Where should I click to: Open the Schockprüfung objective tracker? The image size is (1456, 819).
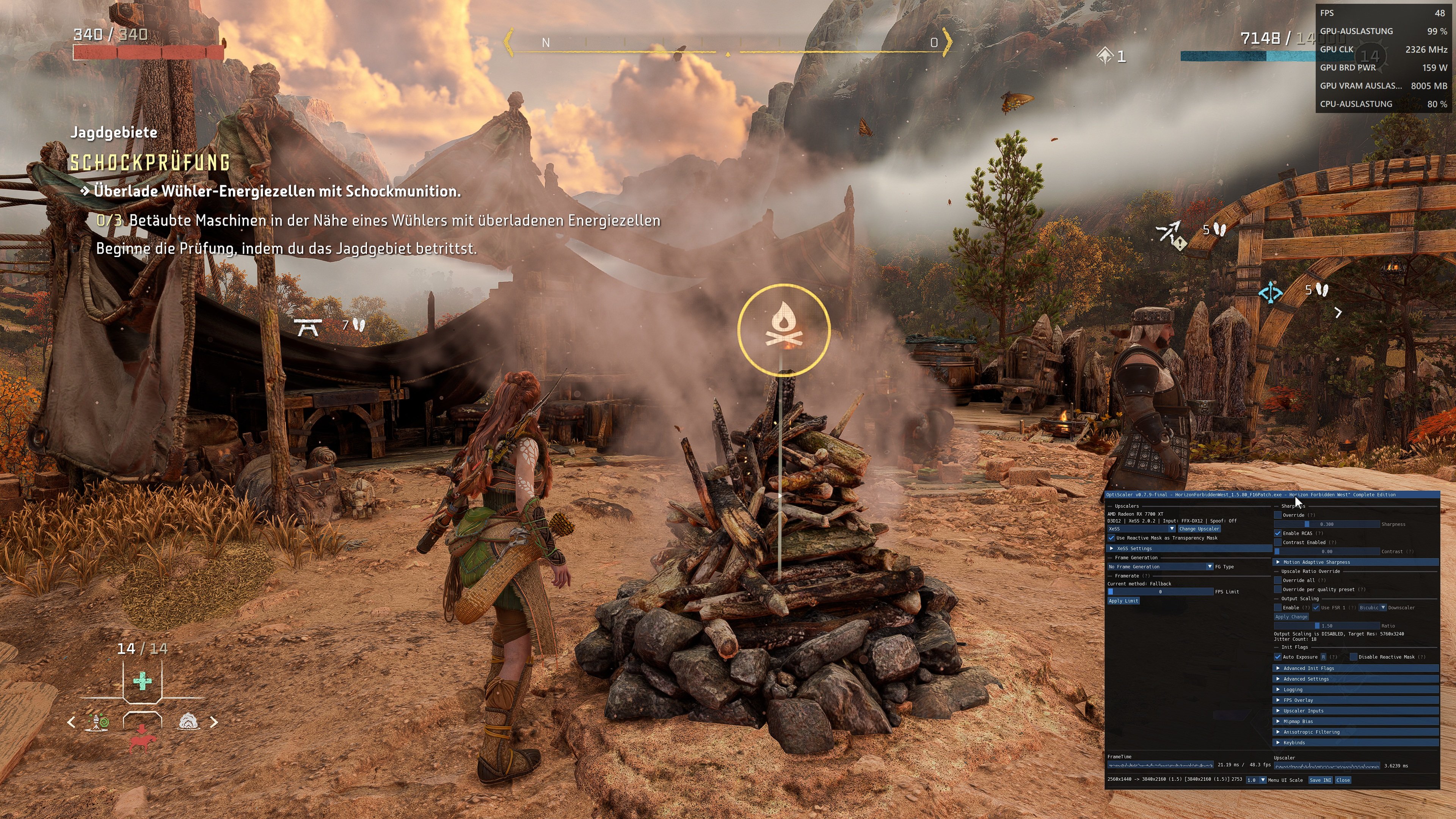point(150,163)
